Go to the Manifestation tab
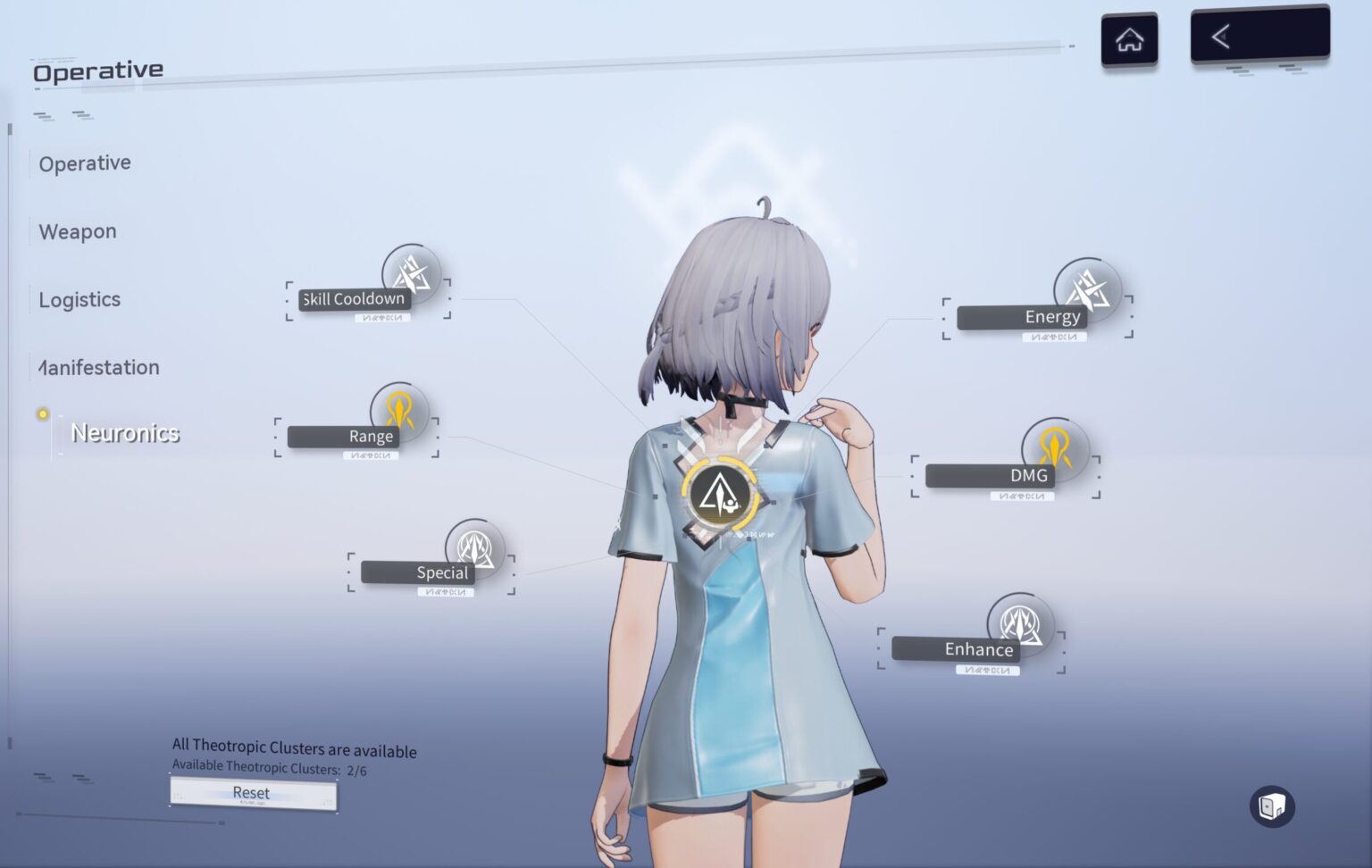Viewport: 1372px width, 868px height. [99, 367]
